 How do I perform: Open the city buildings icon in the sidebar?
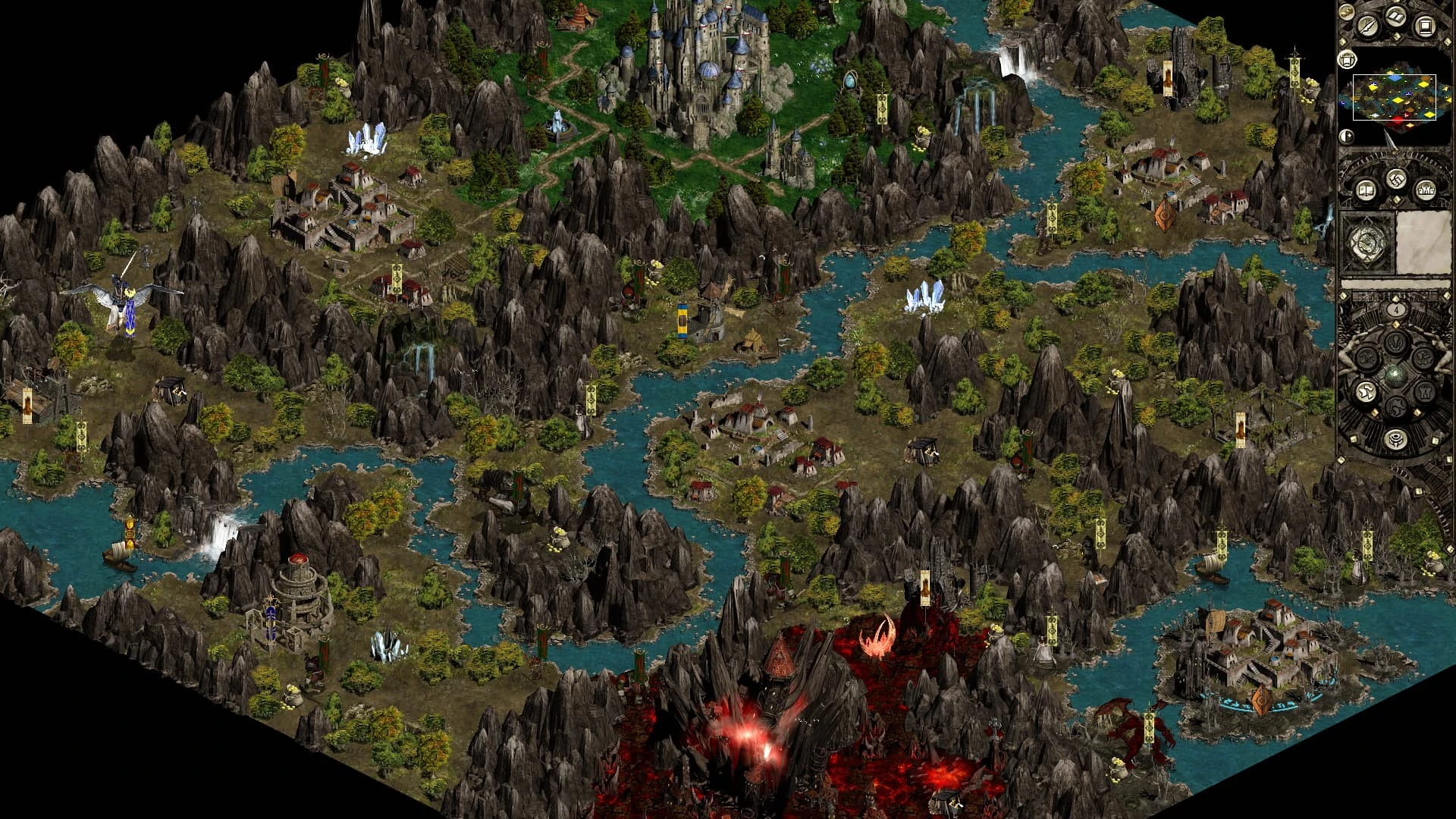(x=1426, y=190)
